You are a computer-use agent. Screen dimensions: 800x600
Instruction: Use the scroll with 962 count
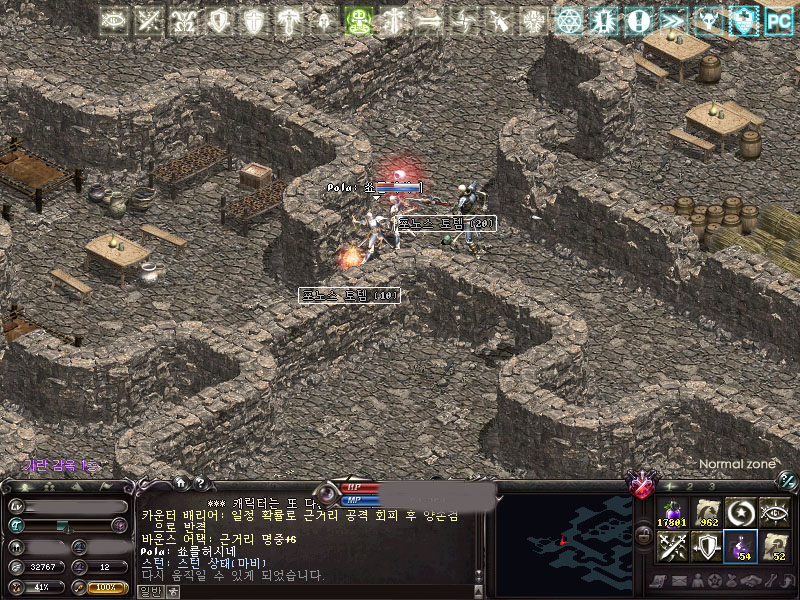pyautogui.click(x=706, y=513)
